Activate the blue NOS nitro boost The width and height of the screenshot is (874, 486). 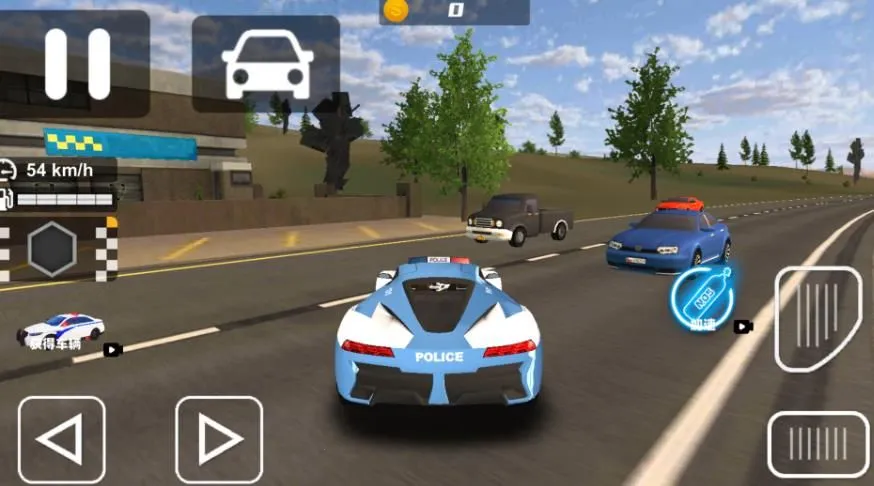click(x=703, y=297)
